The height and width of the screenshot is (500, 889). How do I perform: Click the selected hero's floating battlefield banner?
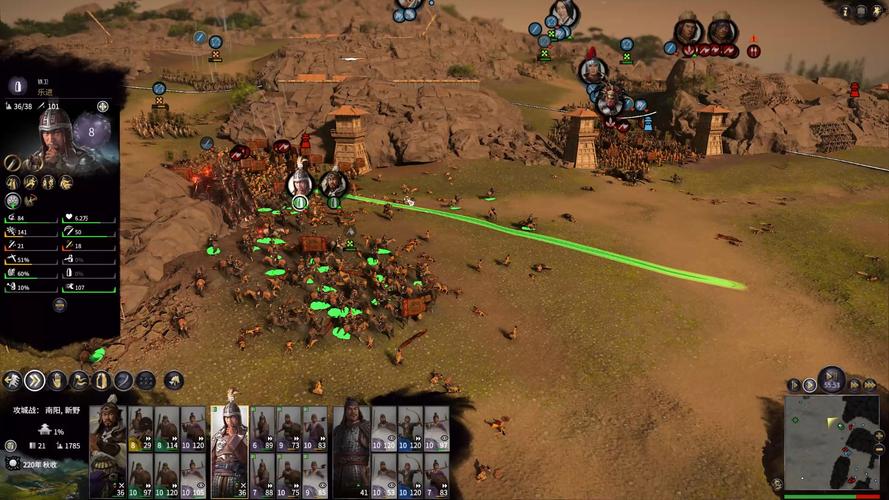point(299,183)
